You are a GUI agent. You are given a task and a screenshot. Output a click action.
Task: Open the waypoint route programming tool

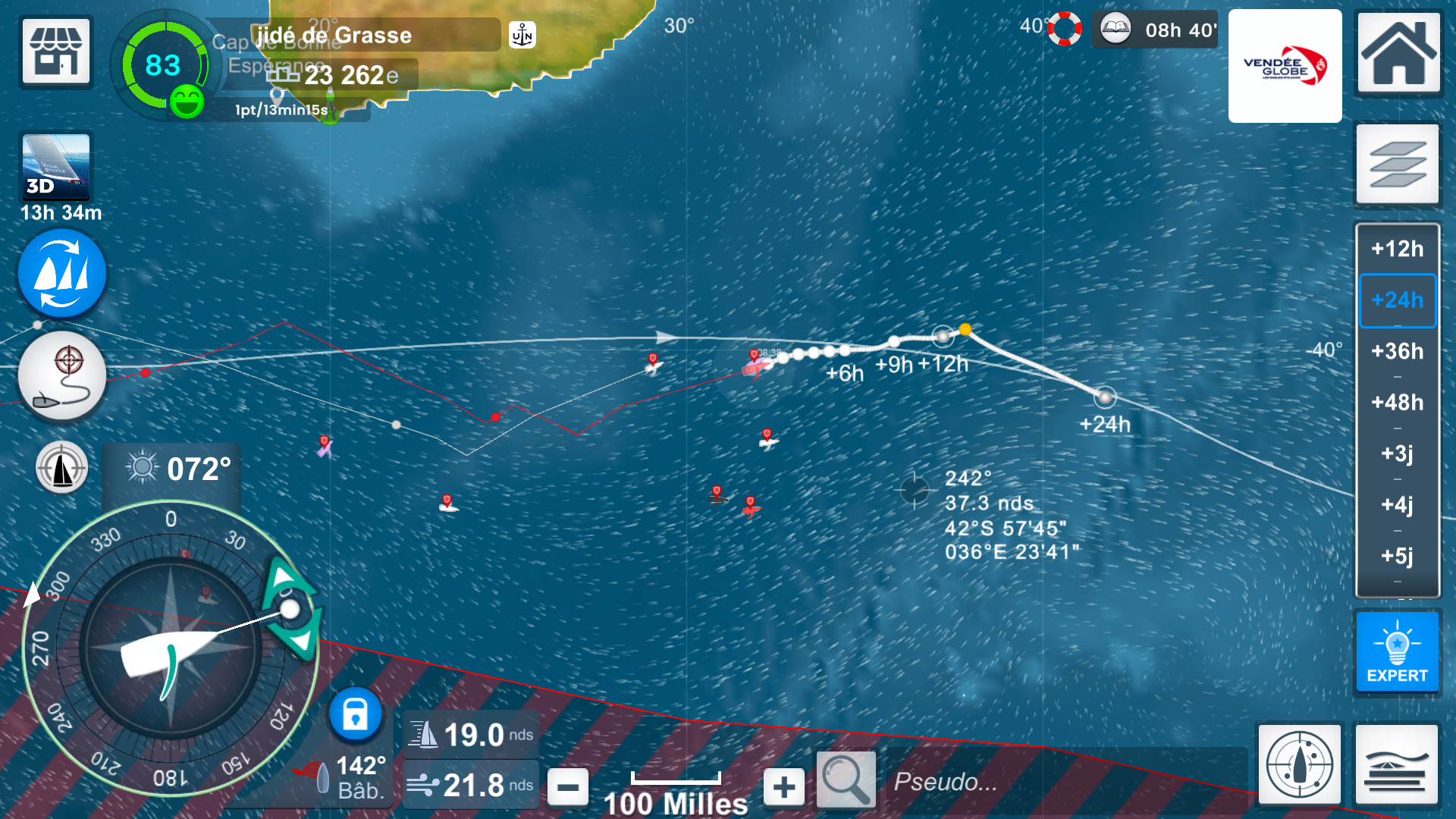(62, 376)
